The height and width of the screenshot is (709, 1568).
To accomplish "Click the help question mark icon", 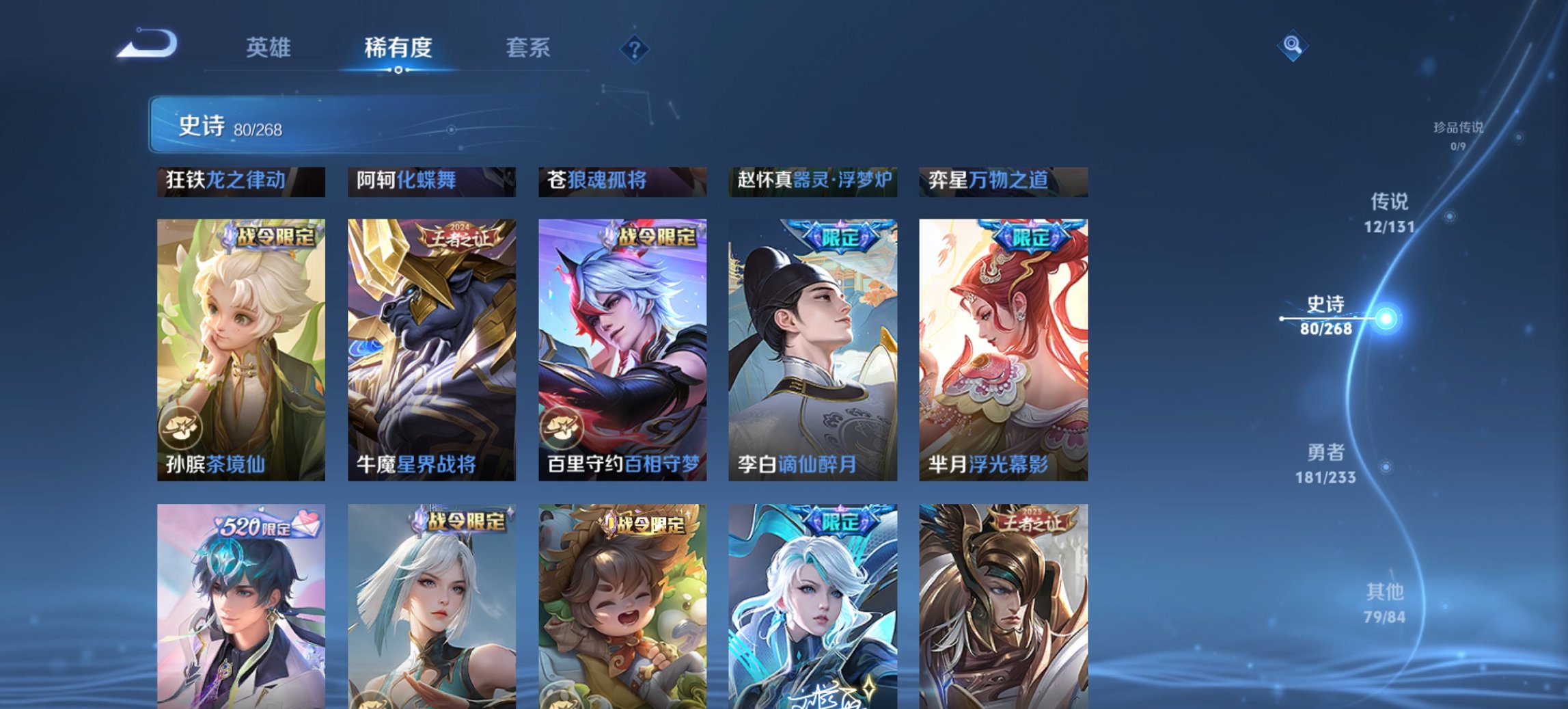I will tap(635, 48).
